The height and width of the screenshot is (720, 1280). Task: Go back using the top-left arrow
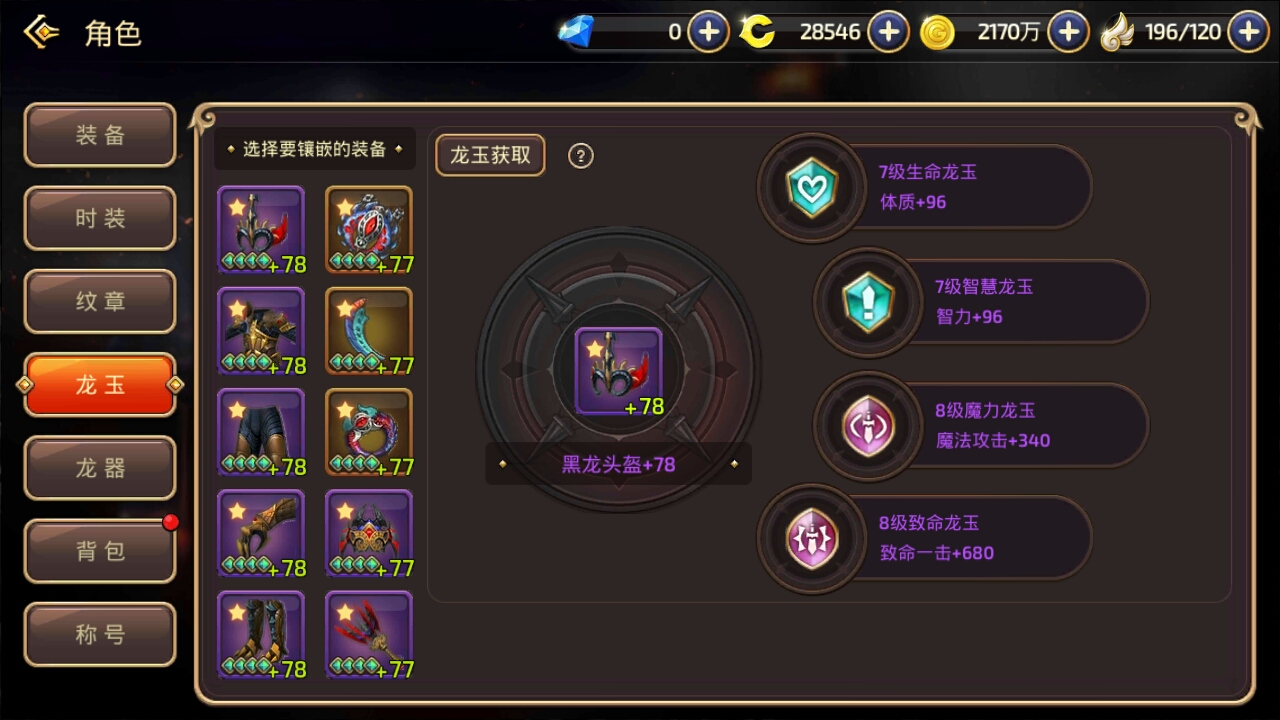(x=41, y=33)
